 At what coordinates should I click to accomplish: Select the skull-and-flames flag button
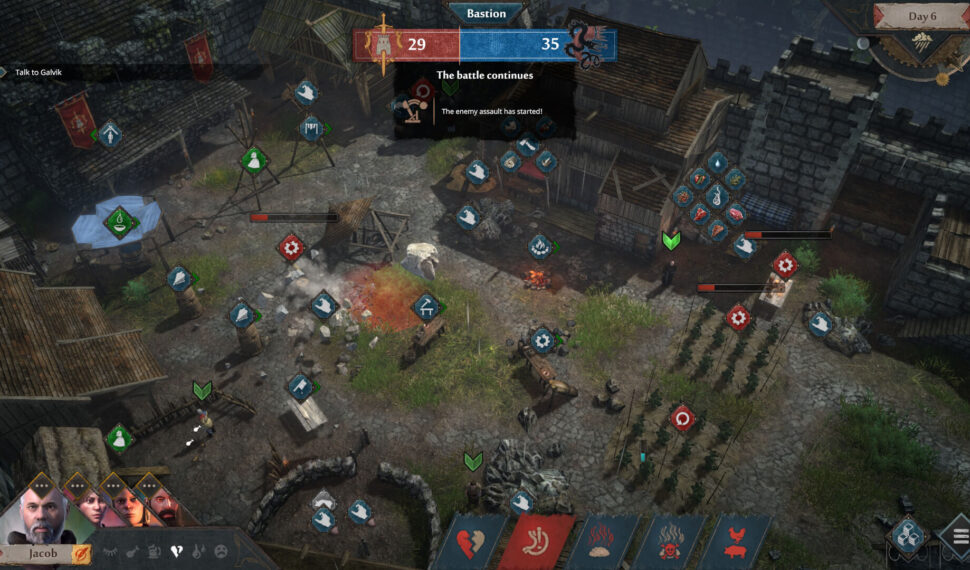point(670,542)
